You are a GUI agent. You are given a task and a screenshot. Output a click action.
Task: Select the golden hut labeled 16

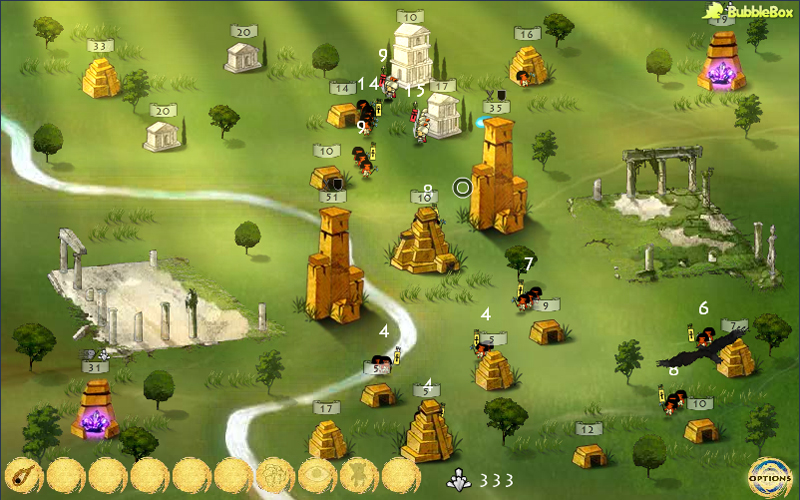point(527,66)
